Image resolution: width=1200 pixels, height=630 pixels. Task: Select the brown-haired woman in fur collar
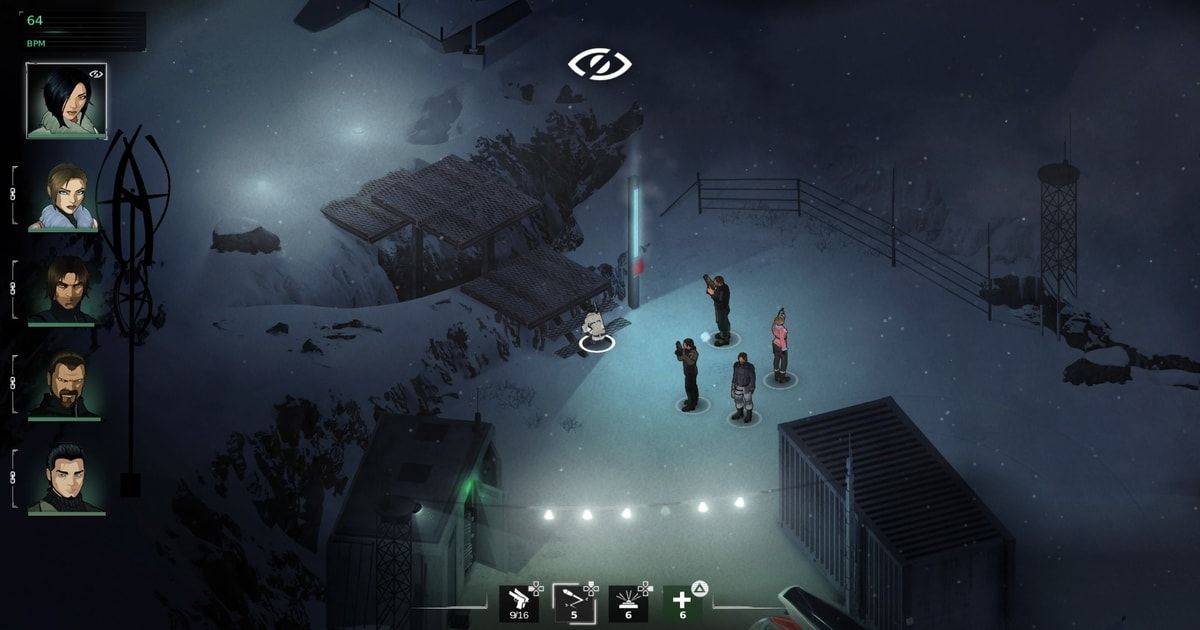[66, 196]
